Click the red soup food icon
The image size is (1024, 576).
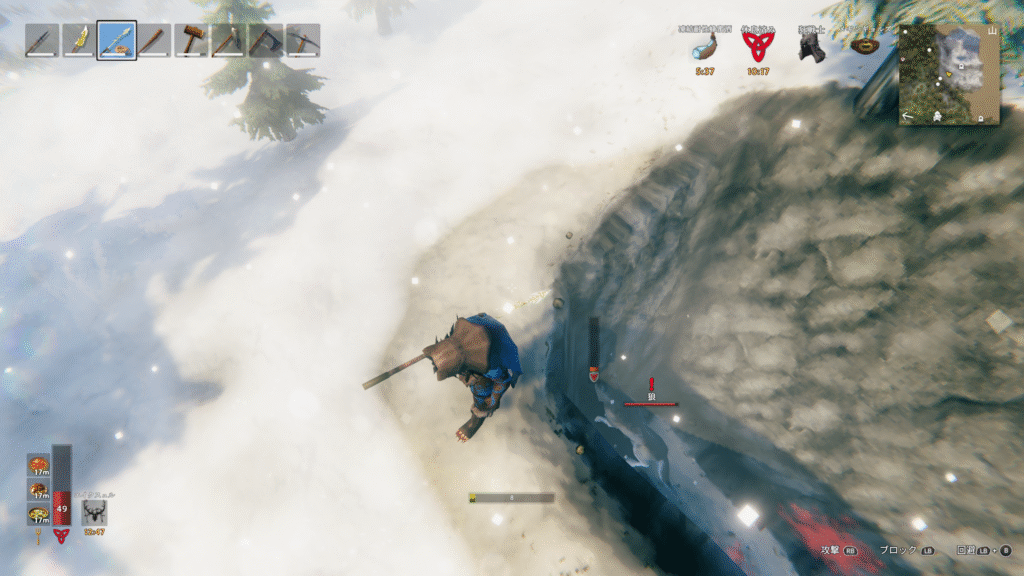point(38,465)
